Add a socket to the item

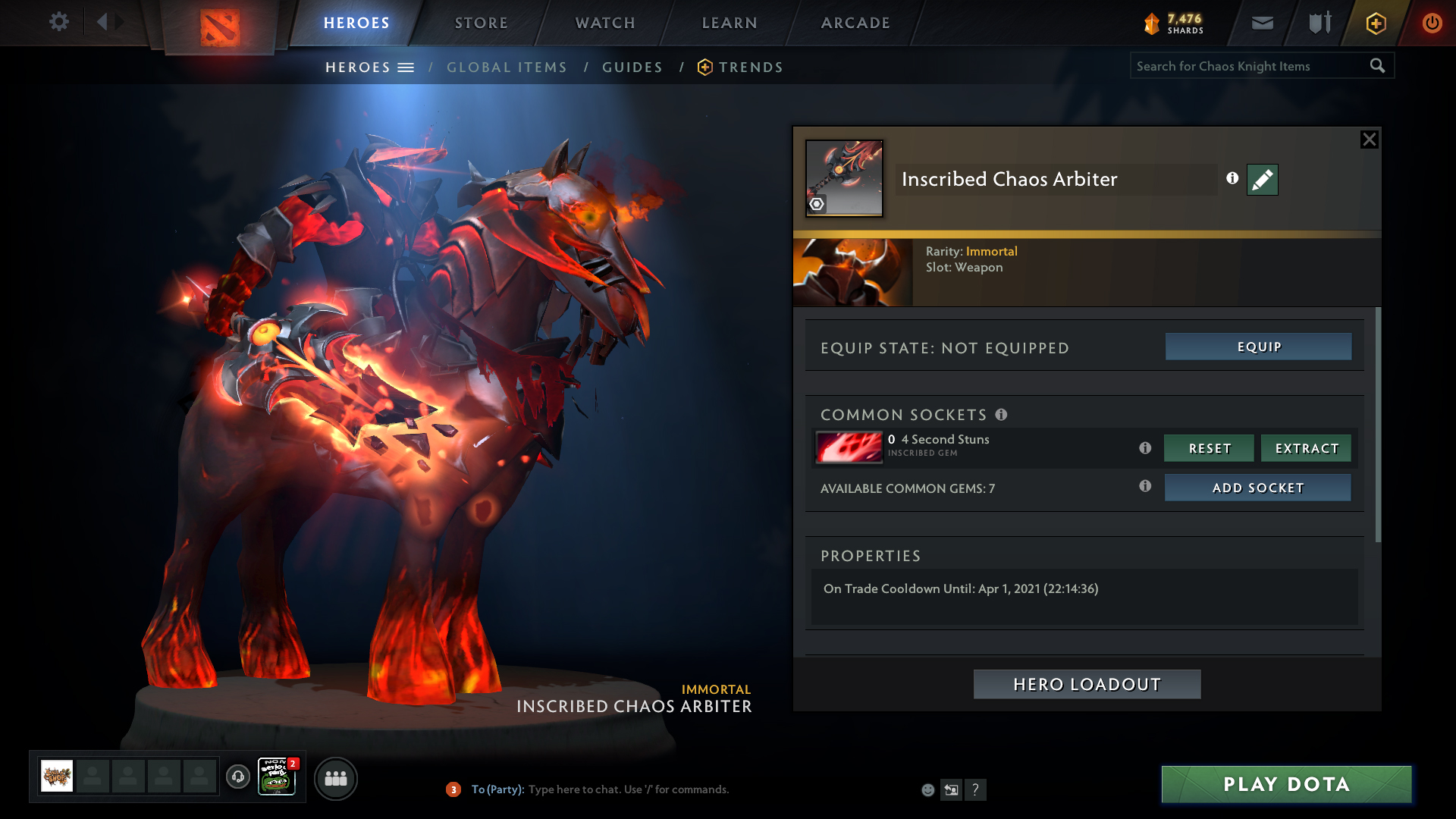pos(1257,488)
